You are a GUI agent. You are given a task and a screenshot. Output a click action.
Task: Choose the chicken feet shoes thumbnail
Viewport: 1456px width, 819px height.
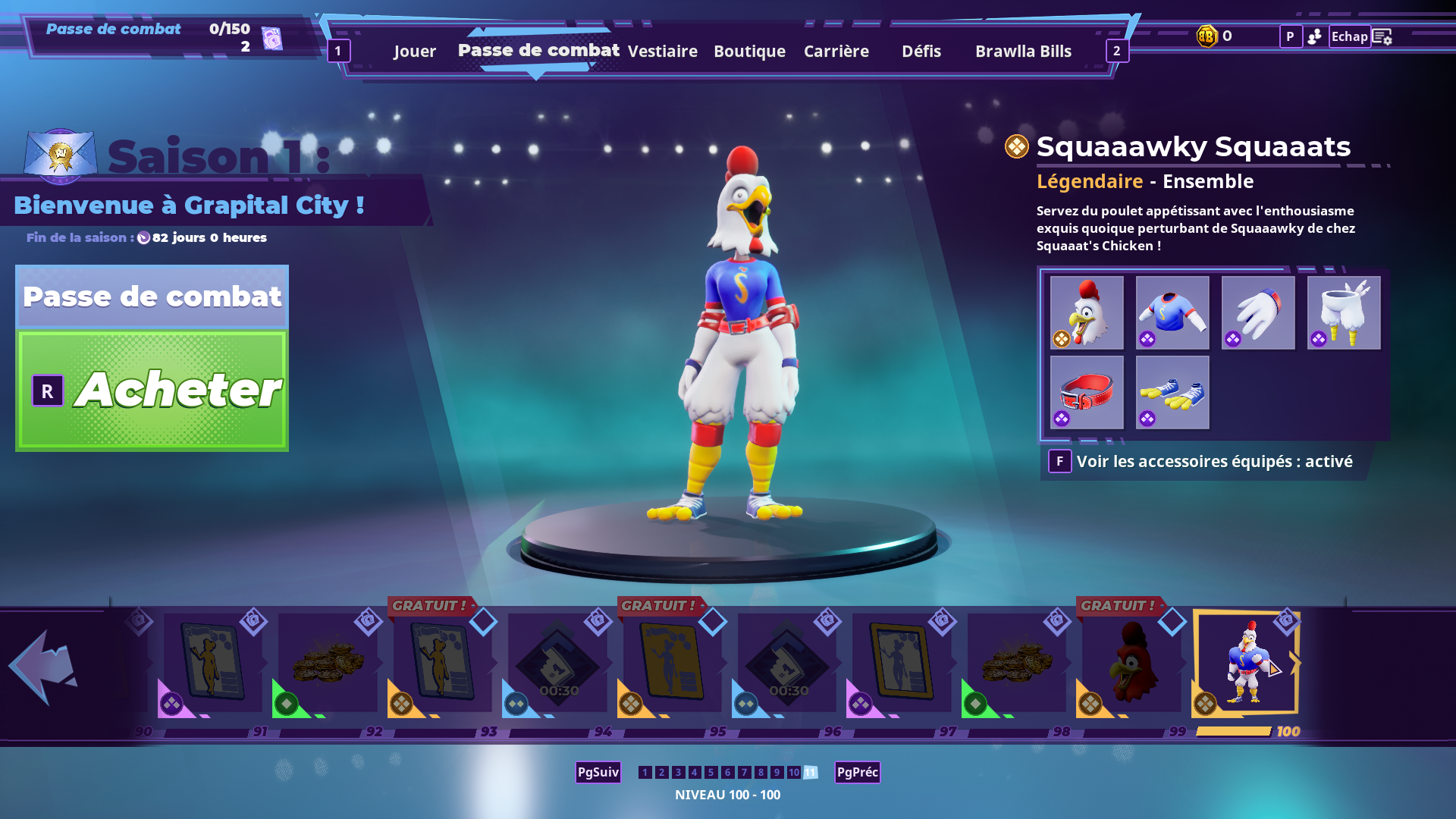tap(1172, 392)
